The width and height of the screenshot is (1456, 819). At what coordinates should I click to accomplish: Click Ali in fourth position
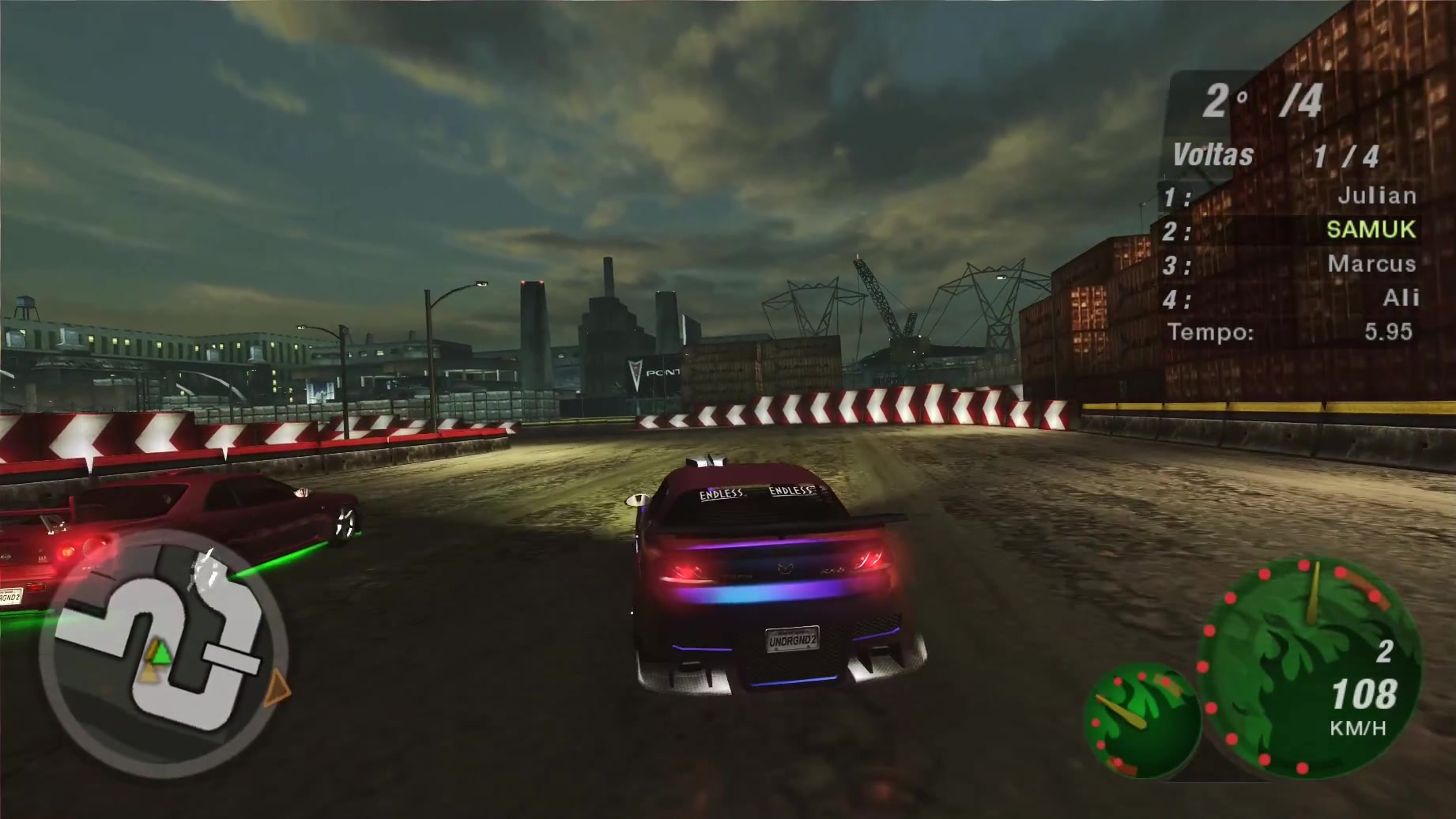coord(1398,299)
